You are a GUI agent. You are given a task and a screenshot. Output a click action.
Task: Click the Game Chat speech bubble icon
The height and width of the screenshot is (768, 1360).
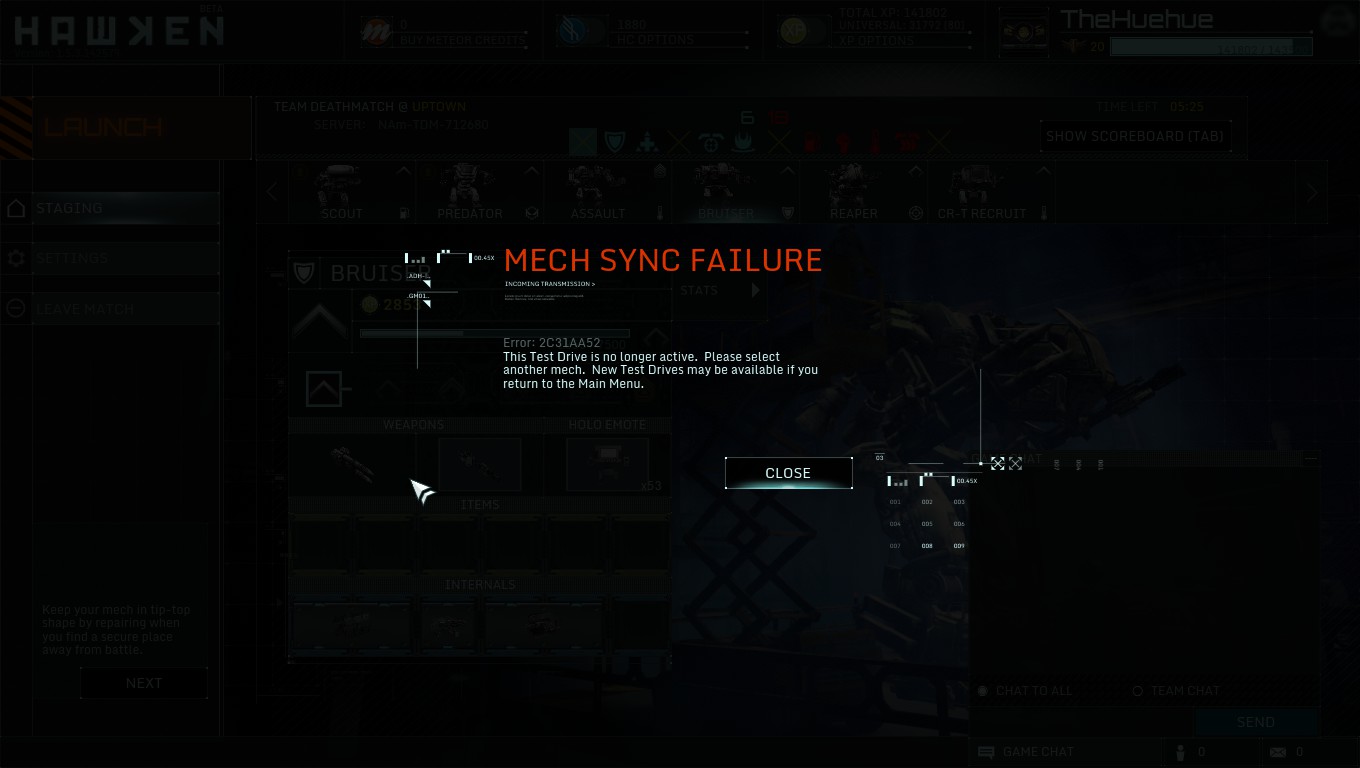[x=986, y=752]
